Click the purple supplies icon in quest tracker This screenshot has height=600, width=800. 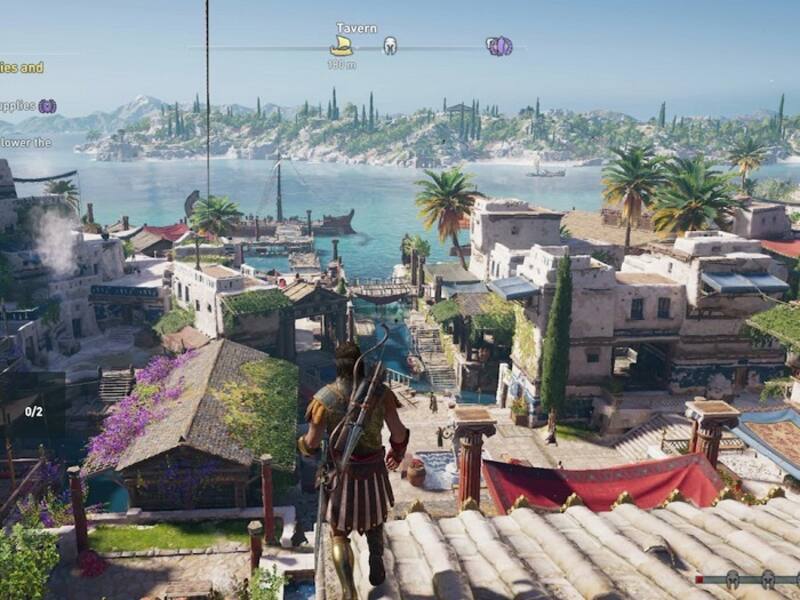(x=47, y=106)
